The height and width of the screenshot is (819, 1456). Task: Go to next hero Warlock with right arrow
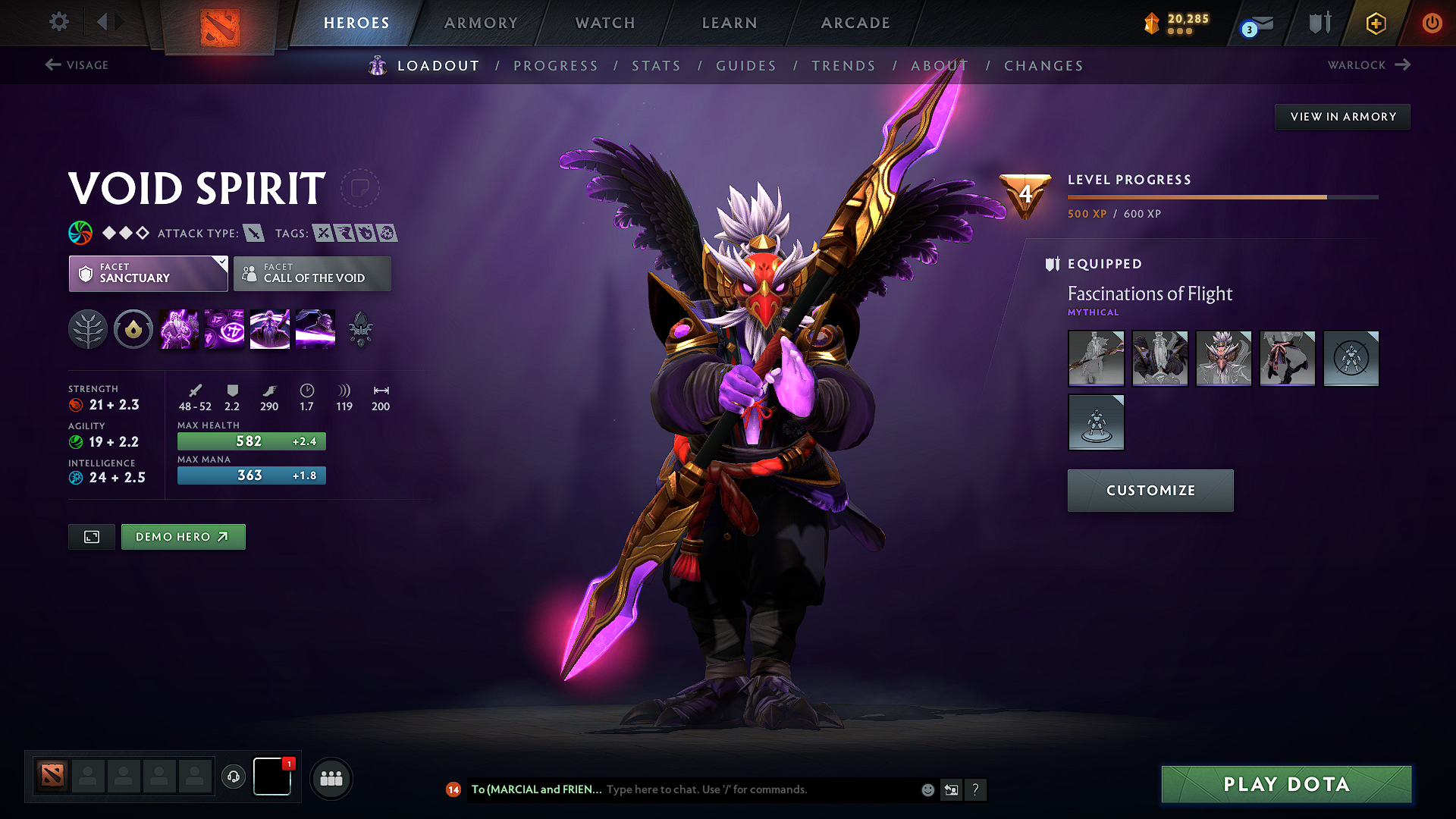[1367, 65]
